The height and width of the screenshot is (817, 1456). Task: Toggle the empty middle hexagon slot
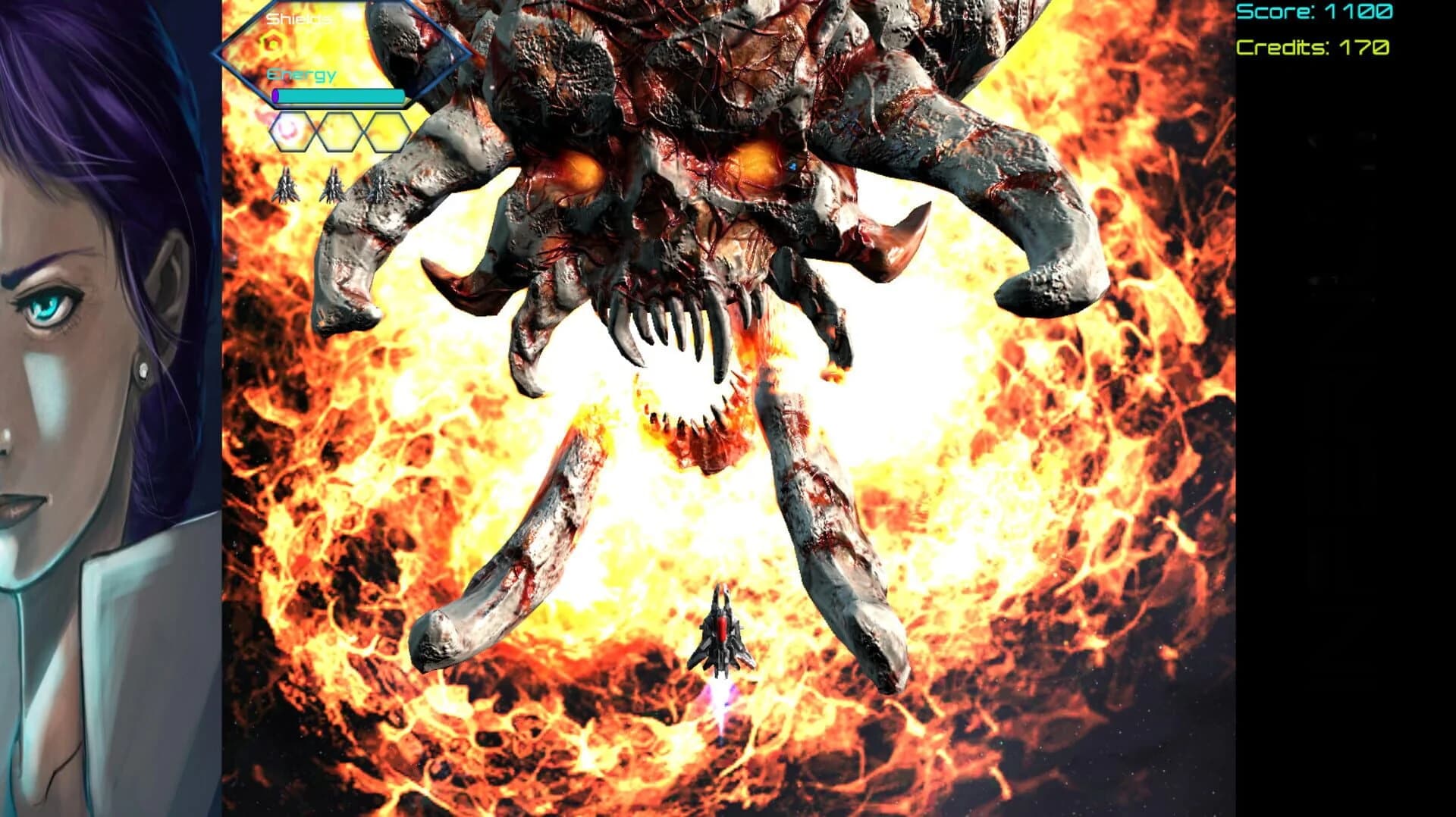click(x=338, y=132)
